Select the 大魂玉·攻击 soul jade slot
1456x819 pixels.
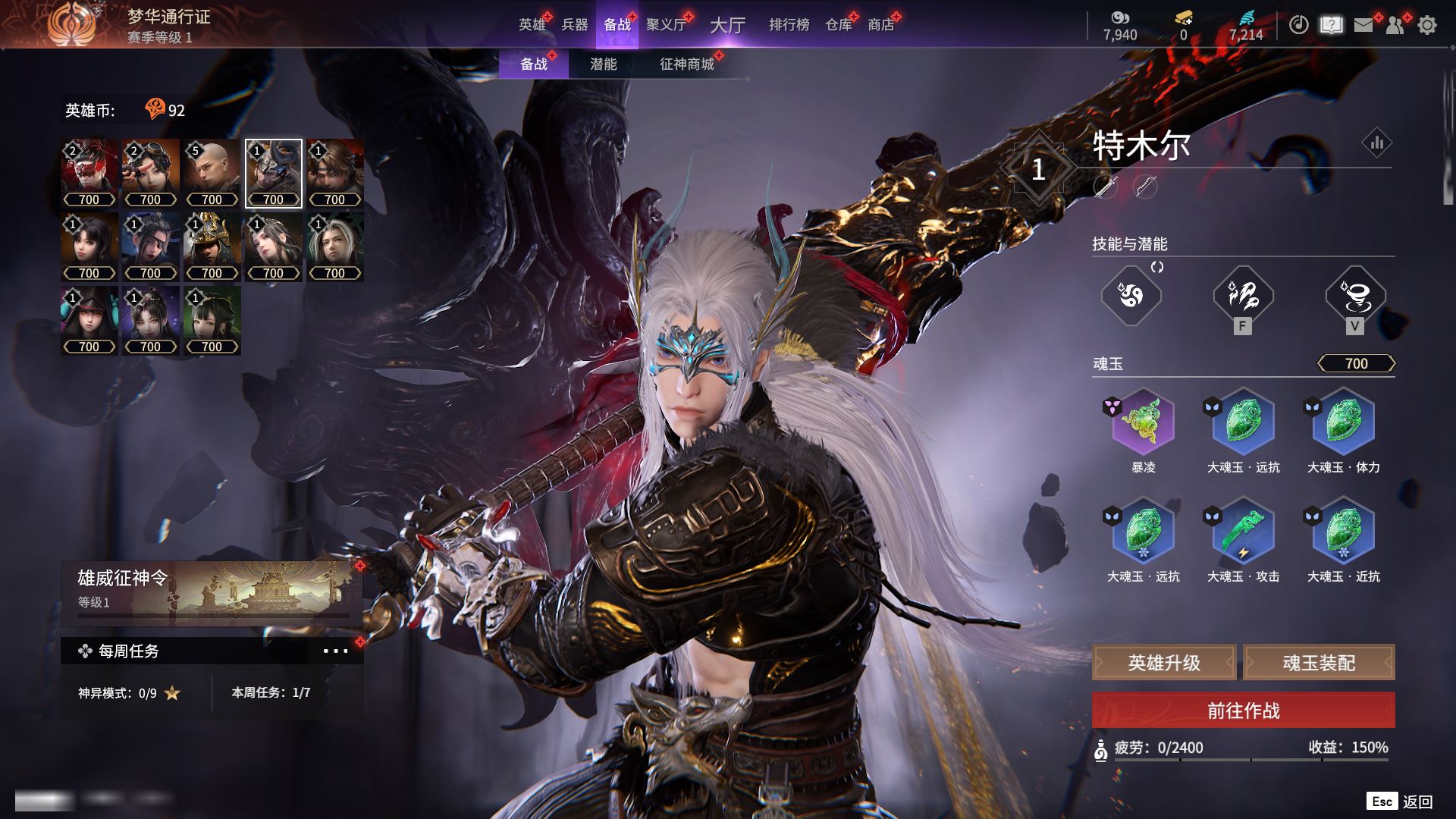point(1243,532)
